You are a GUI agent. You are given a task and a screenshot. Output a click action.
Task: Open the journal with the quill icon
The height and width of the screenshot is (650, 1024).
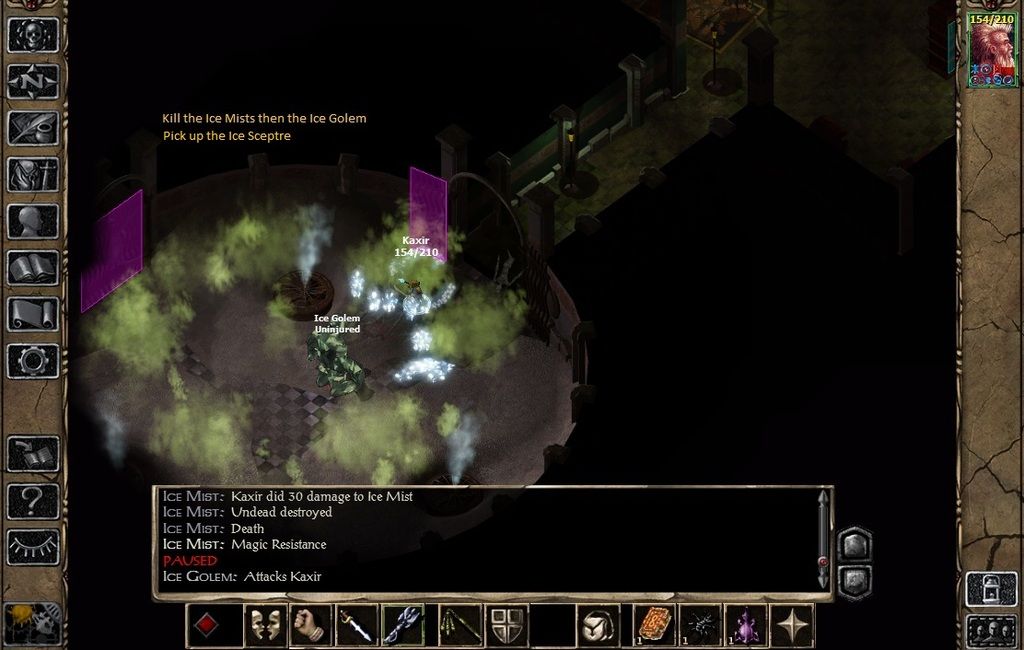point(33,128)
